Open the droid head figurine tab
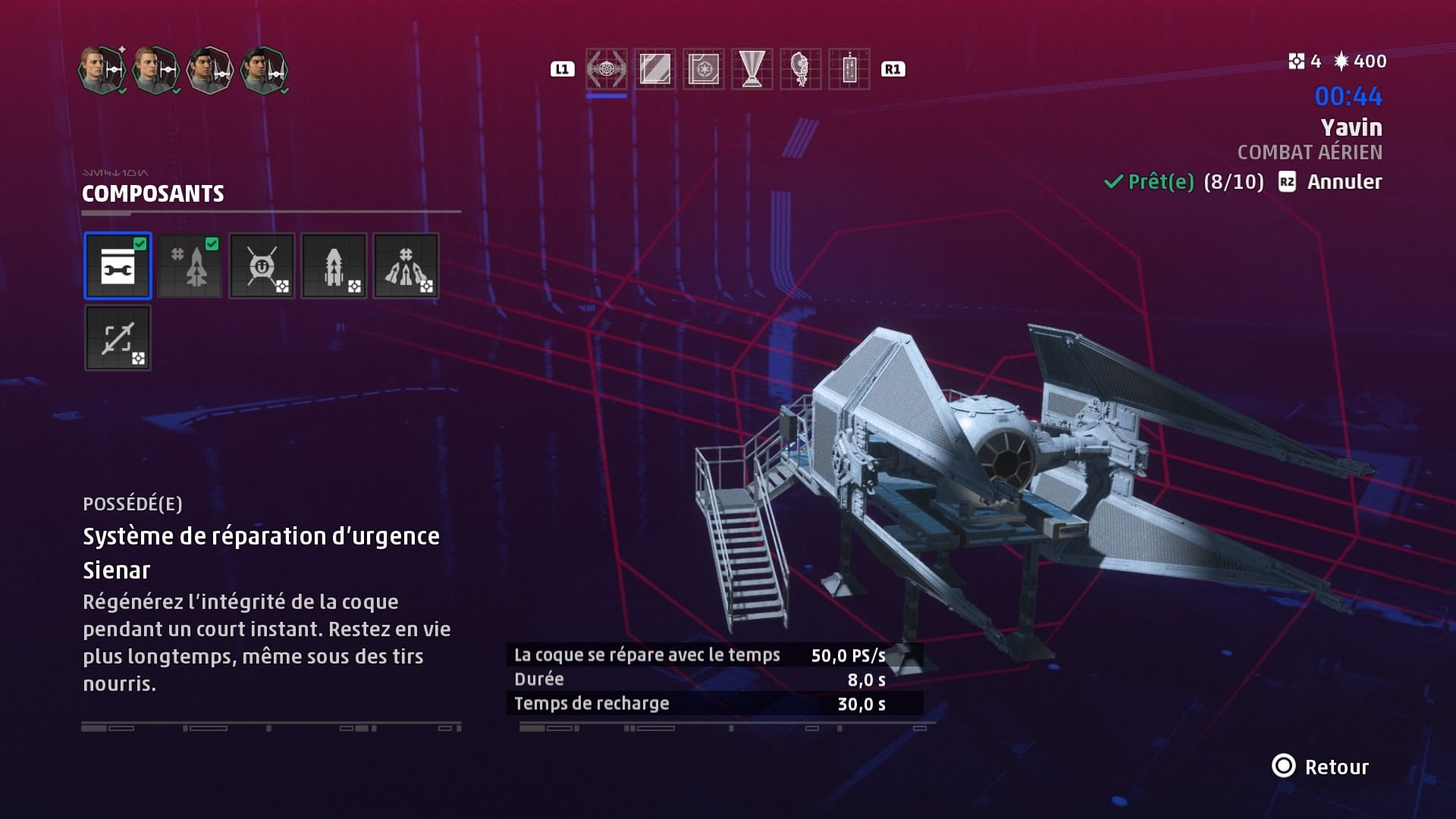1456x819 pixels. point(800,69)
